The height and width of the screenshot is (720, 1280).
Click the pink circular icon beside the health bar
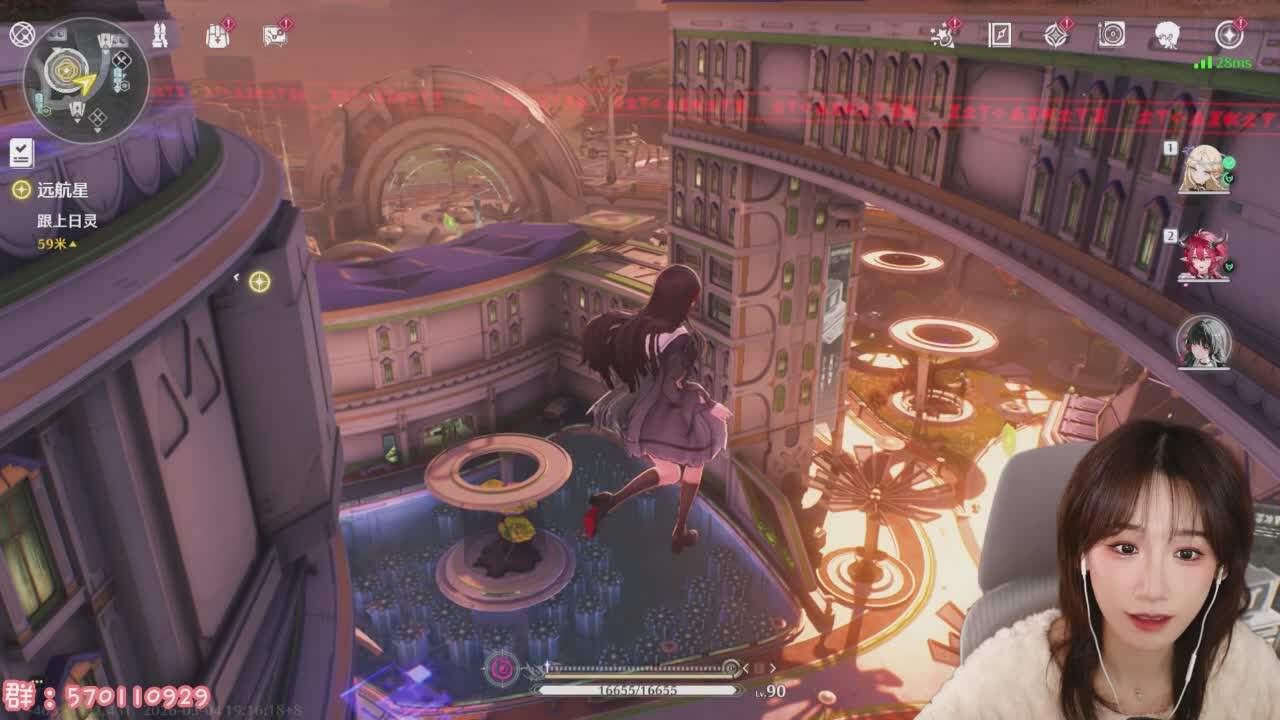coord(500,668)
